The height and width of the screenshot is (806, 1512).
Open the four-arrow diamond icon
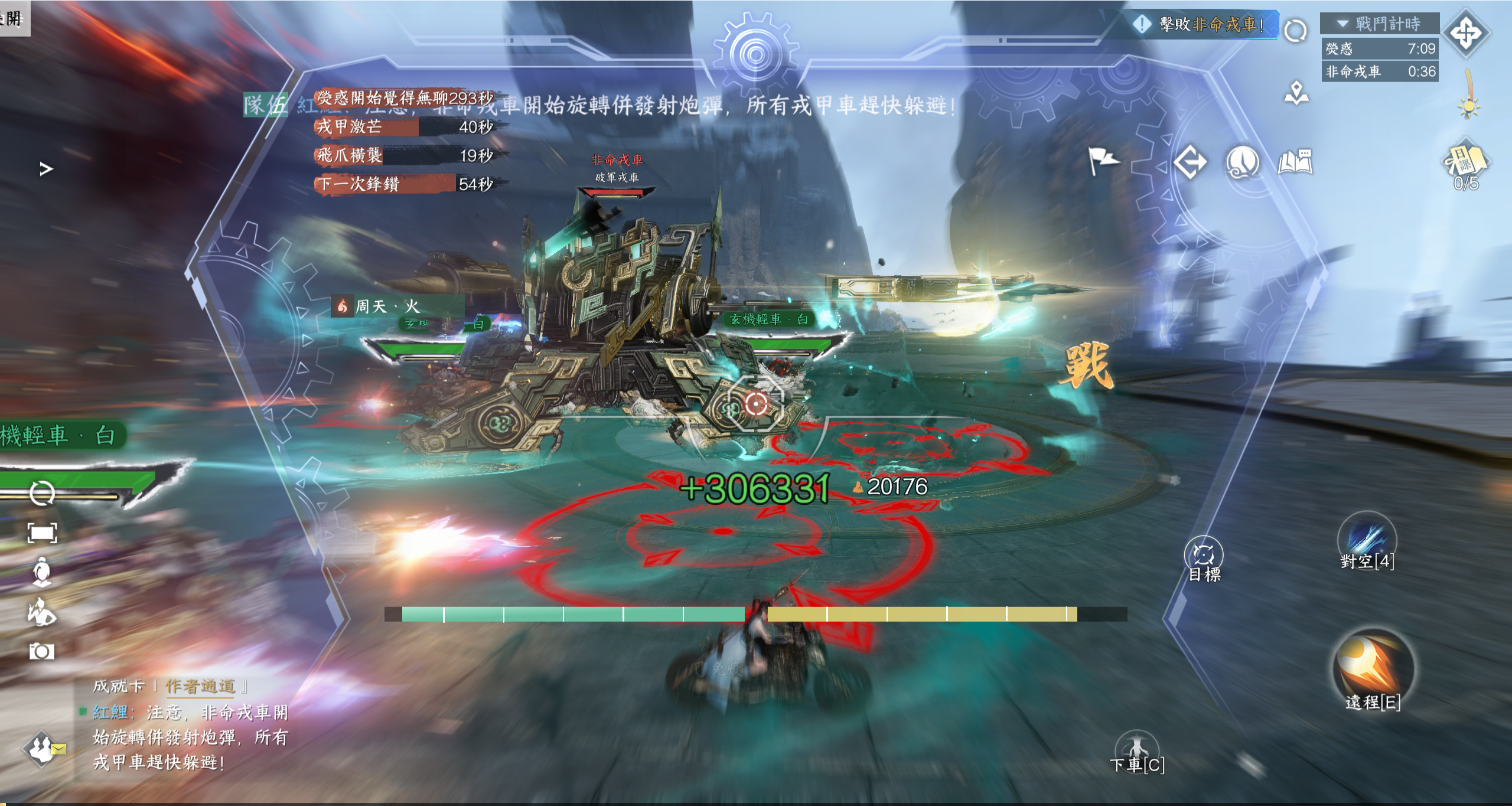[1467, 33]
